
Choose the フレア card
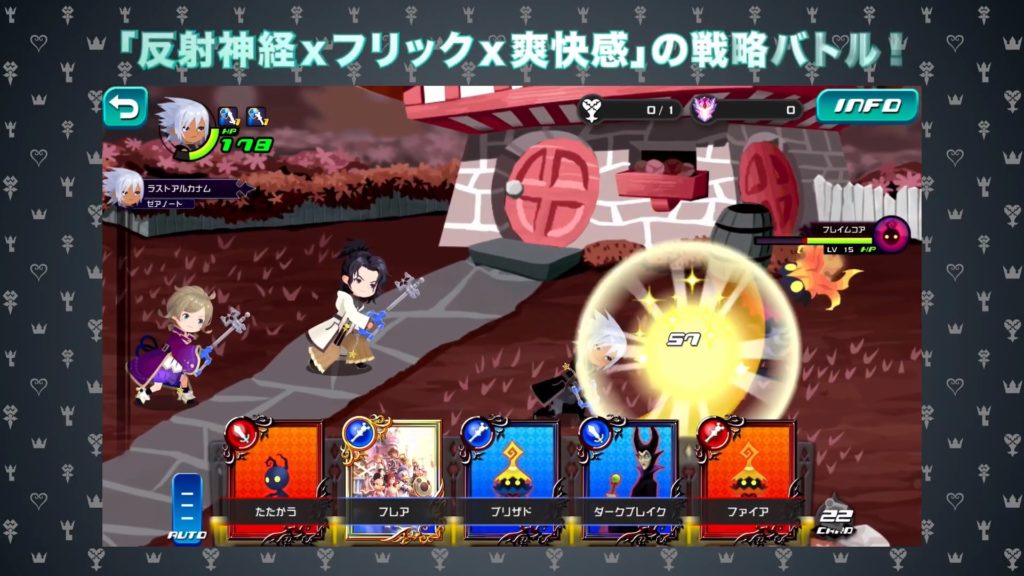(390, 480)
